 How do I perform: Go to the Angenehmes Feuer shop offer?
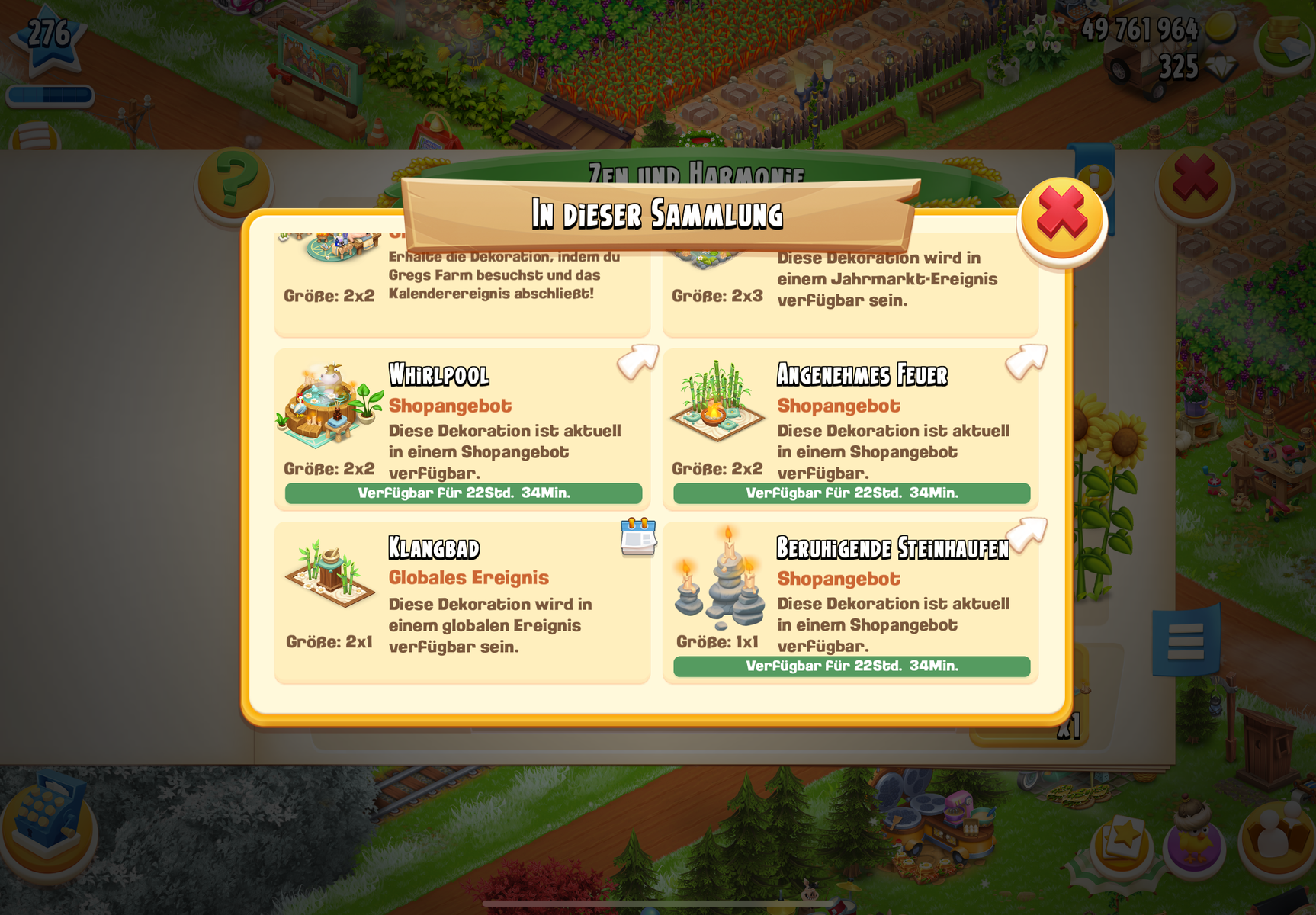(x=1026, y=361)
